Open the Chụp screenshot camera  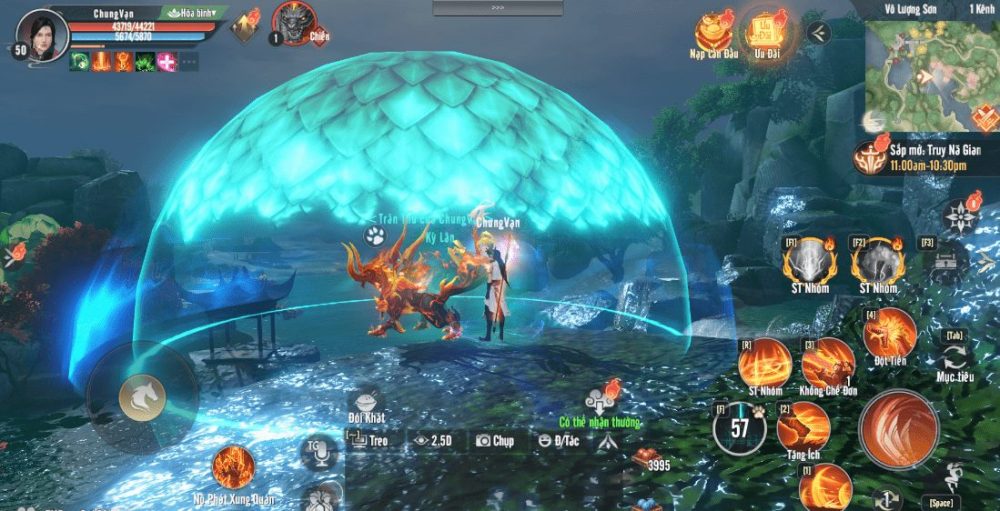pos(495,439)
